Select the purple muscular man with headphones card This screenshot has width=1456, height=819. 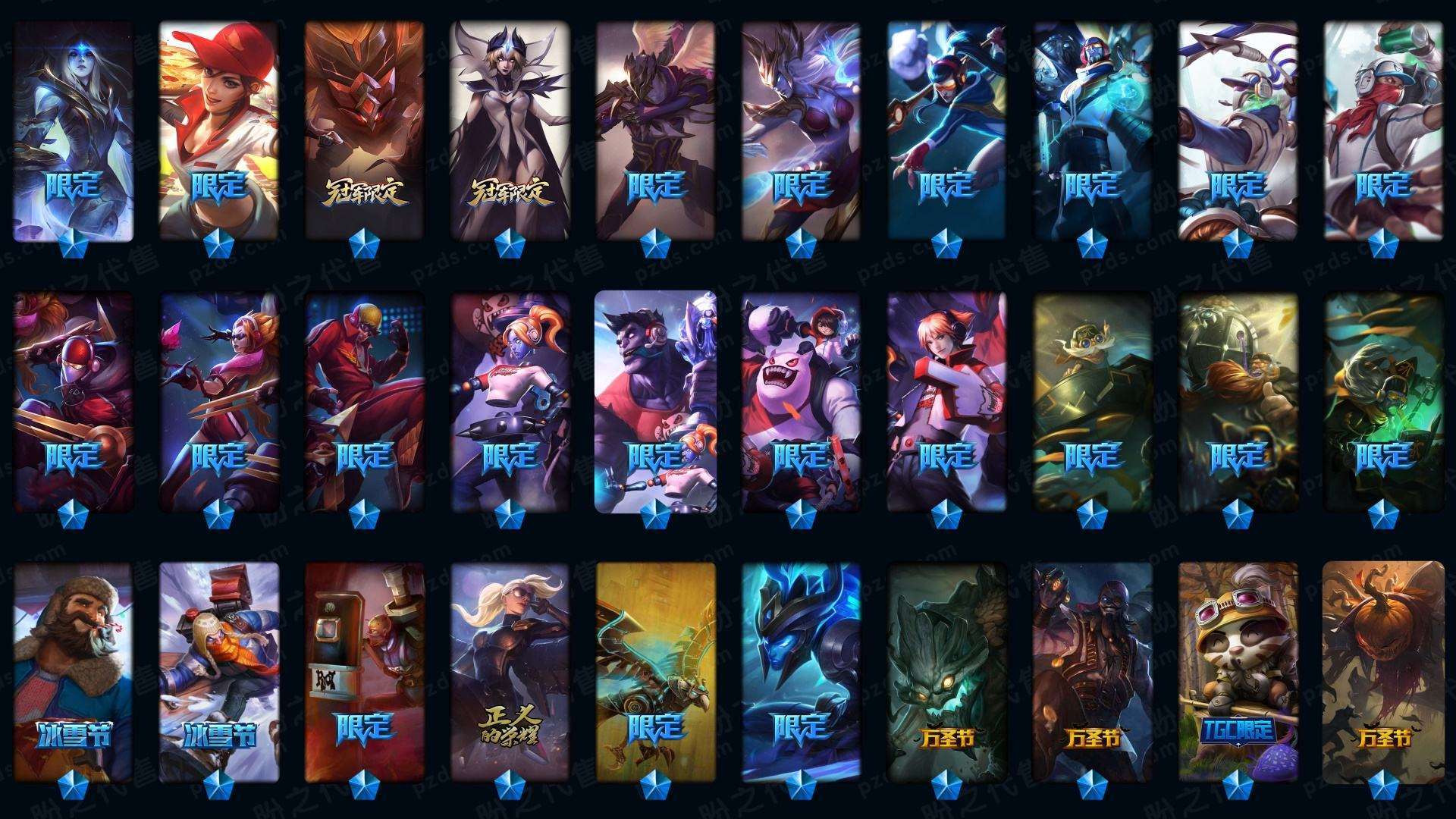pos(656,400)
